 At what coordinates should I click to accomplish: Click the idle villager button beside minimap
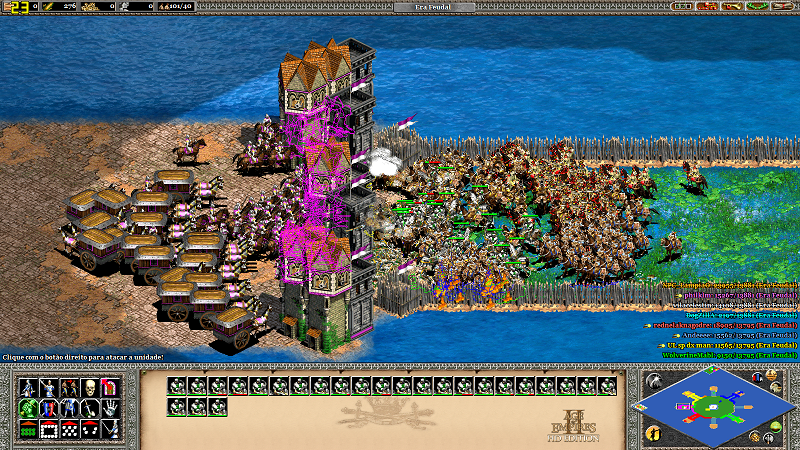coord(652,433)
